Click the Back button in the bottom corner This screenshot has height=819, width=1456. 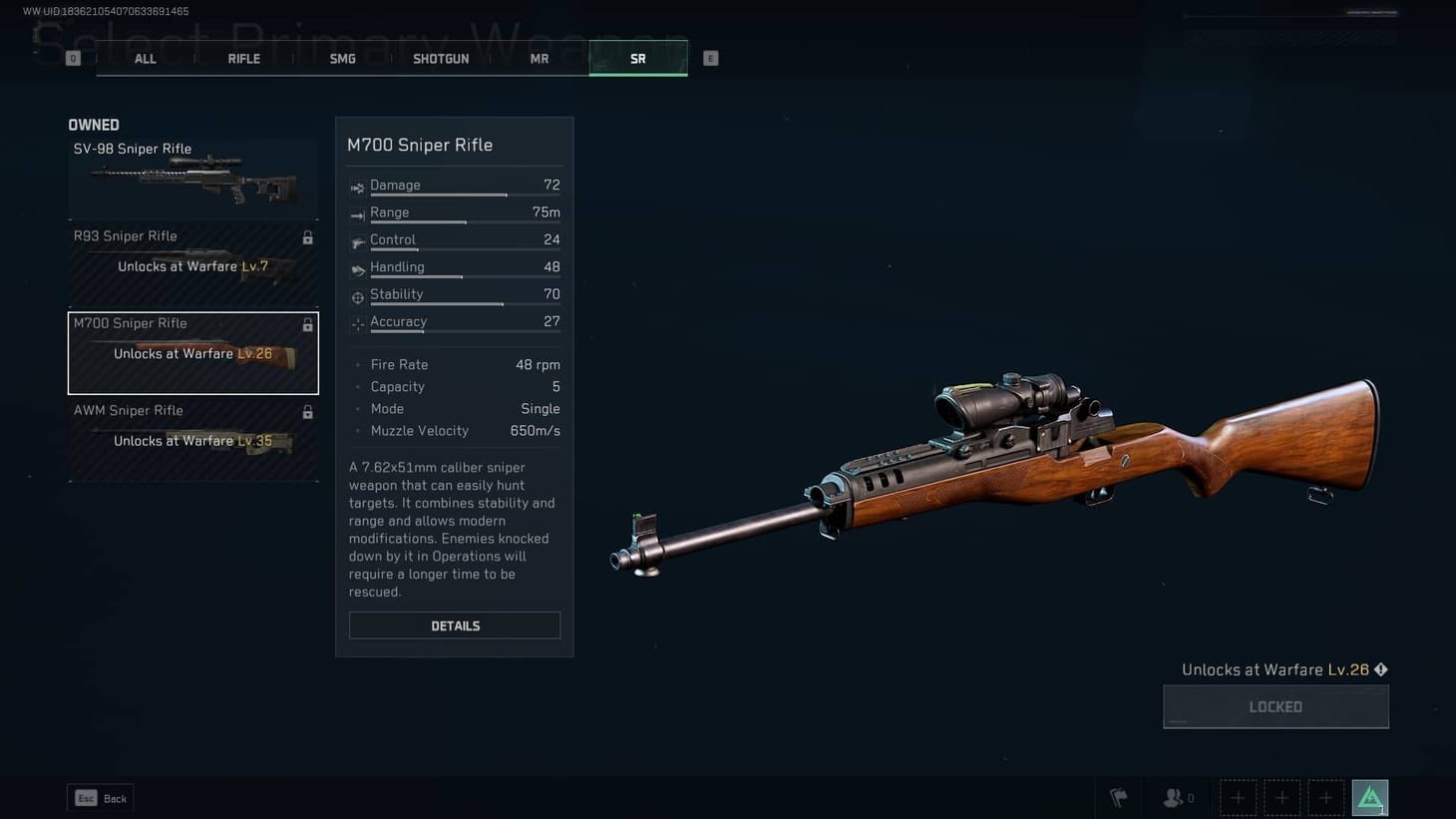click(x=100, y=798)
